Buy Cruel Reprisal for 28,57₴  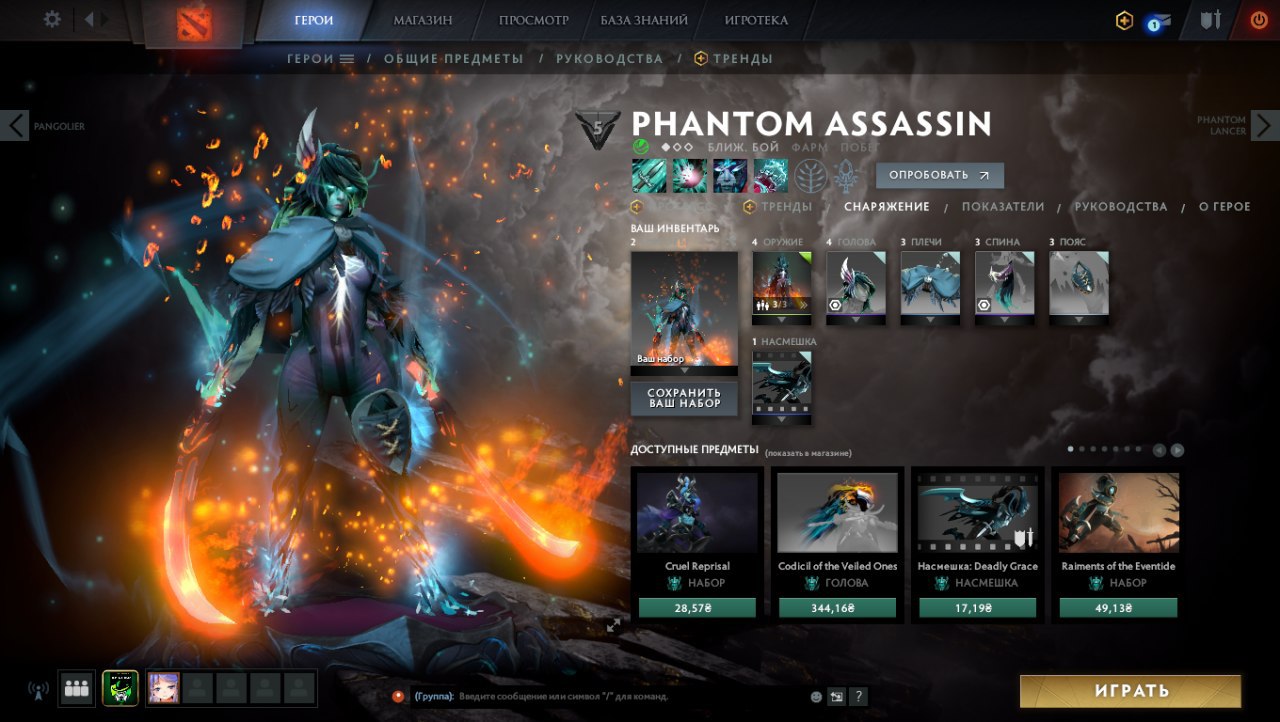(697, 608)
